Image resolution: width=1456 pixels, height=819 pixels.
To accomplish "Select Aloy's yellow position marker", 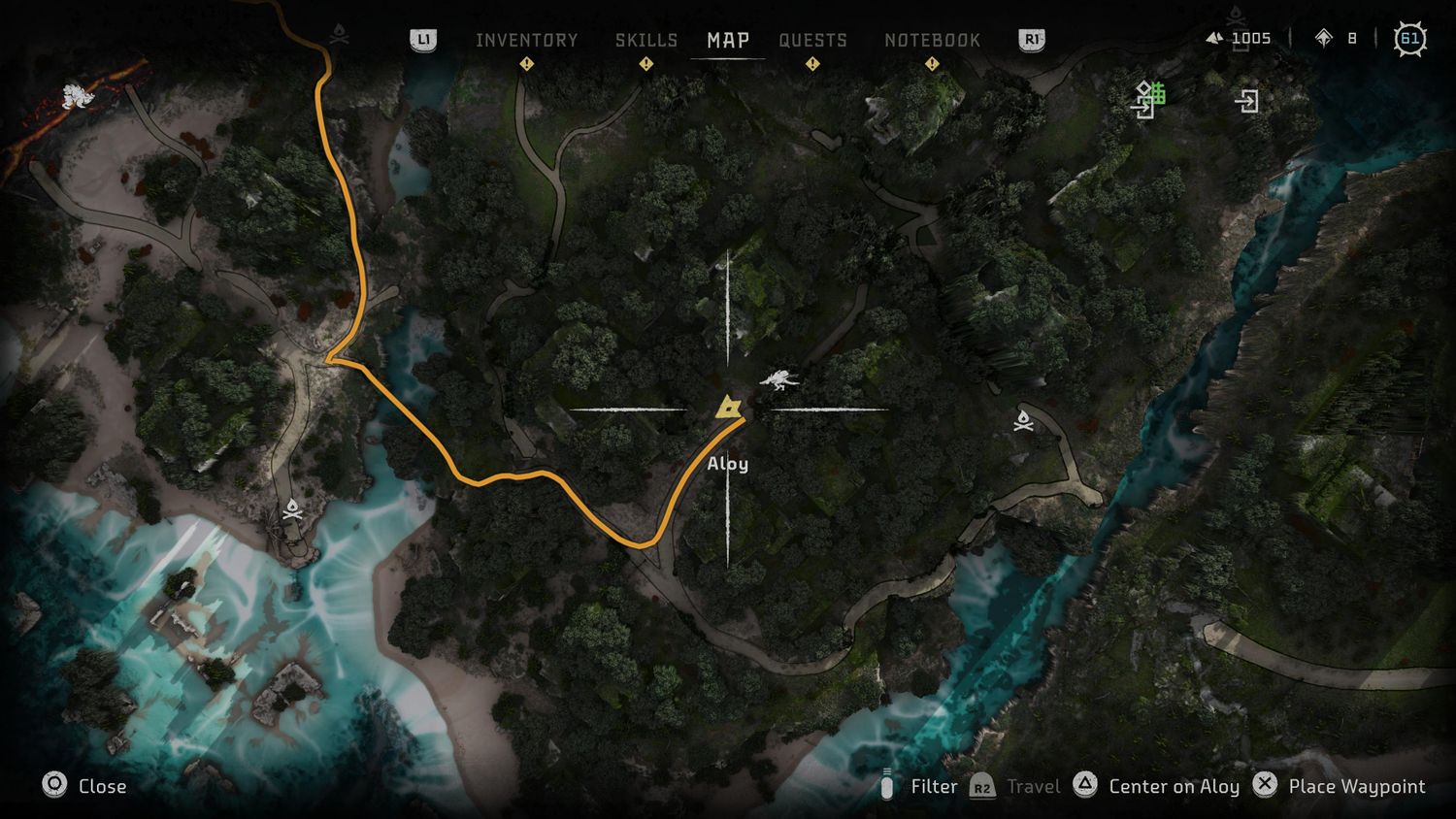I will pos(728,407).
